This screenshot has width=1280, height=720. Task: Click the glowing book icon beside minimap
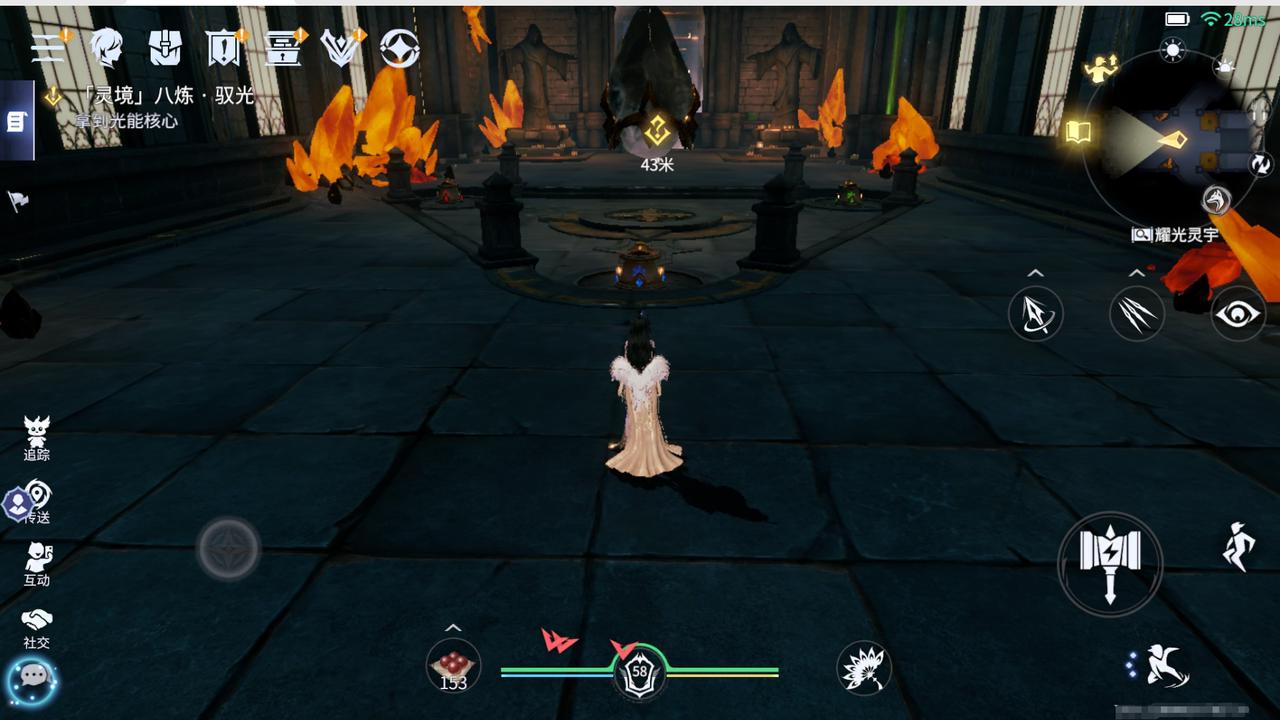tap(1077, 132)
